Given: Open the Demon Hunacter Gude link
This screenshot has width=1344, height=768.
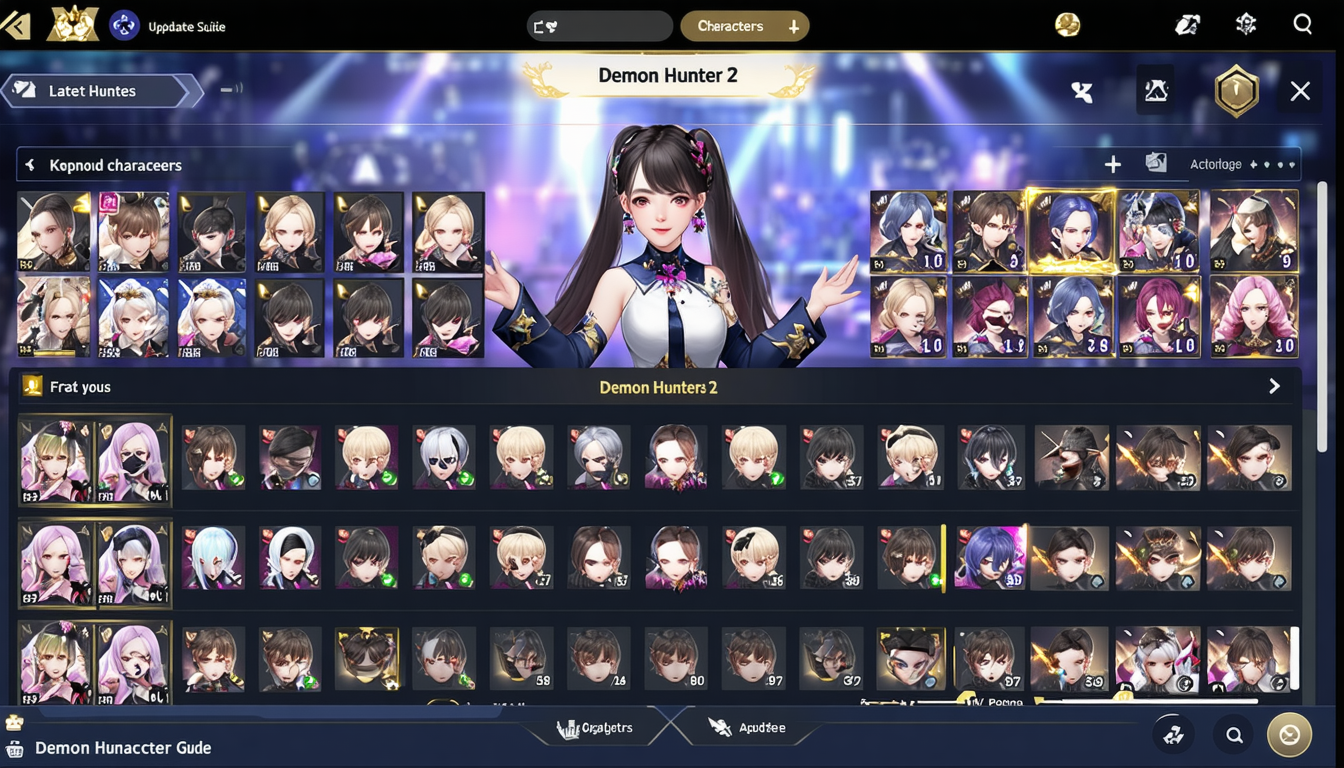Looking at the screenshot, I should coord(122,748).
